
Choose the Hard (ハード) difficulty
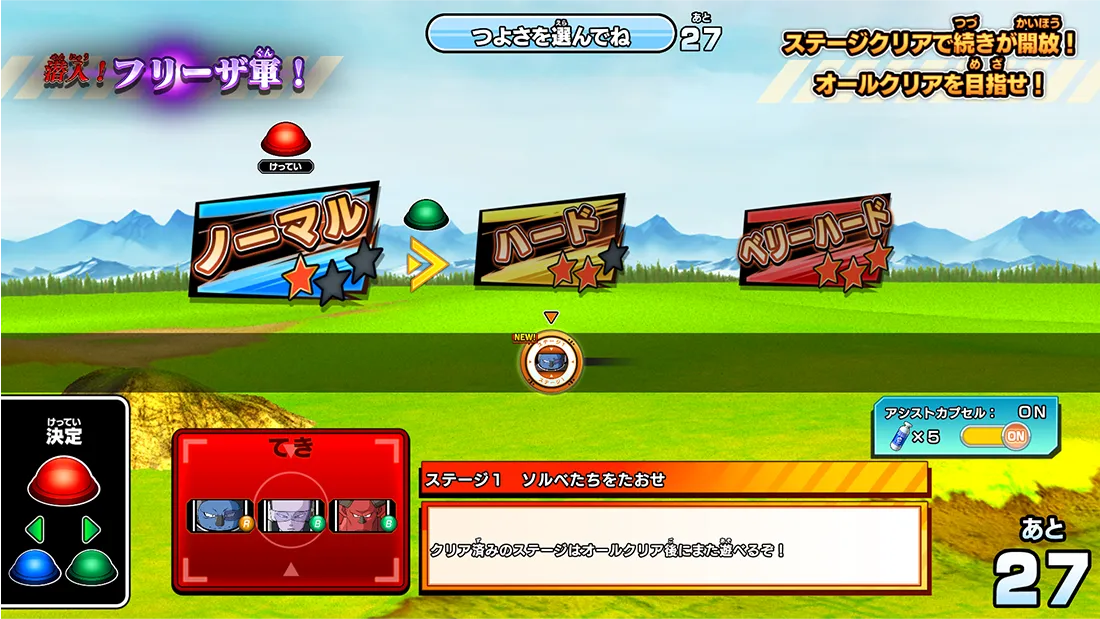pos(551,241)
